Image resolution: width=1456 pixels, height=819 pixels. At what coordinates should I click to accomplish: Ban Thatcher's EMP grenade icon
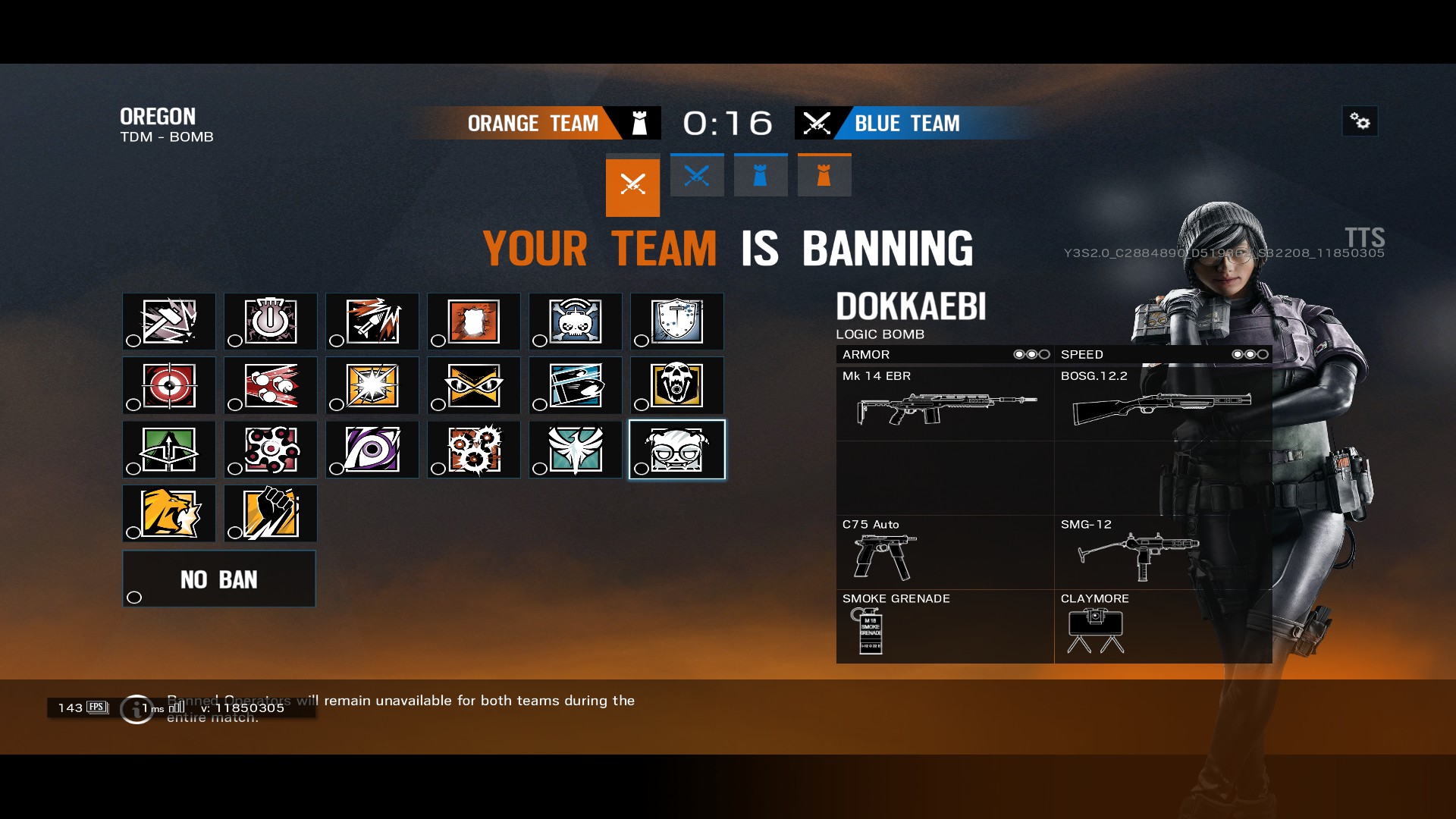click(271, 322)
